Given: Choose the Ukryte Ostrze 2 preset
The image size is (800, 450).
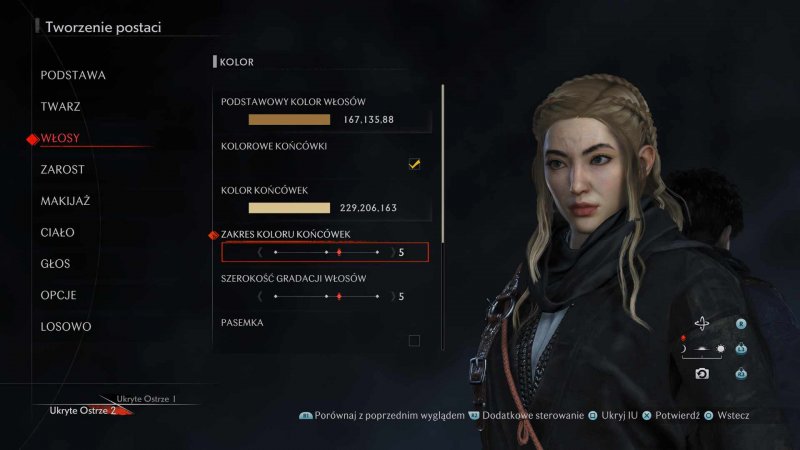Looking at the screenshot, I should [84, 410].
